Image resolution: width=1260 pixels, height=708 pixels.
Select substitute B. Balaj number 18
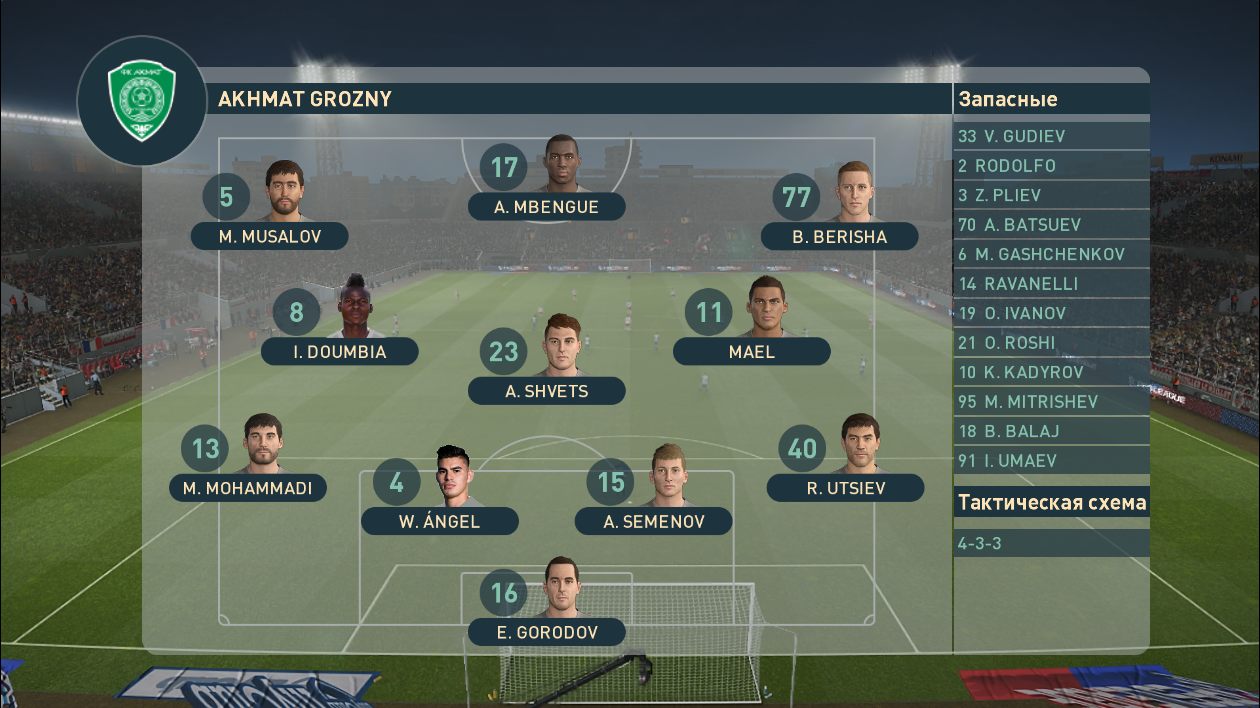pos(1051,431)
